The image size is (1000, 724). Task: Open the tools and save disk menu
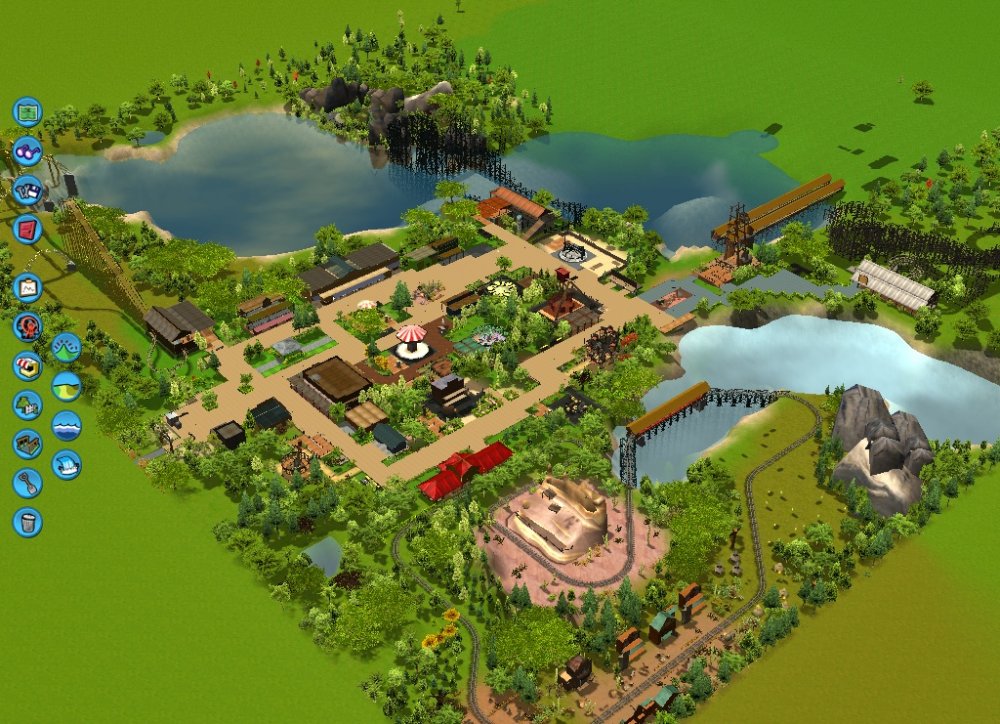point(27,190)
